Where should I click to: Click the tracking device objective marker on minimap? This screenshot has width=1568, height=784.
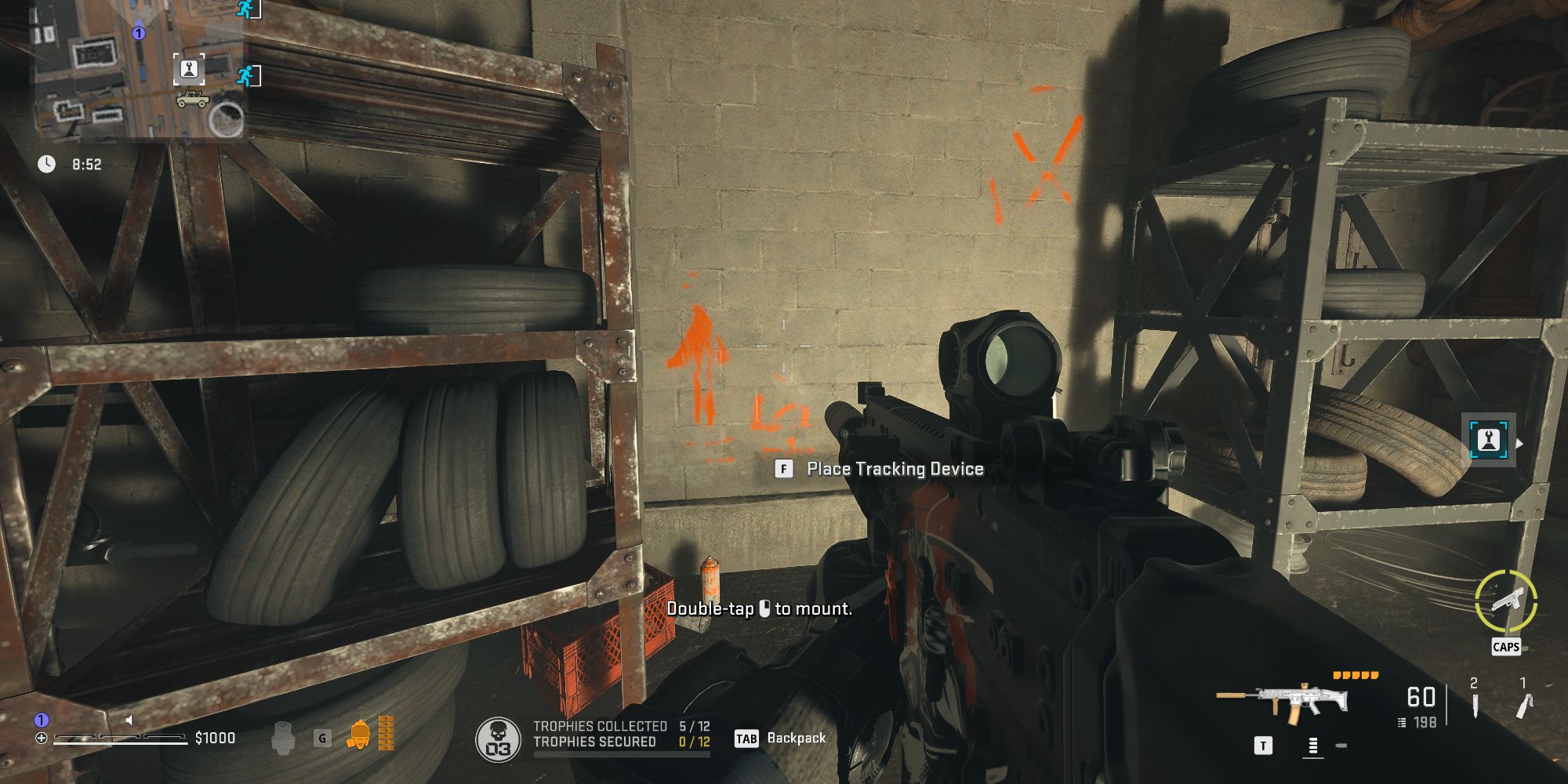point(189,70)
